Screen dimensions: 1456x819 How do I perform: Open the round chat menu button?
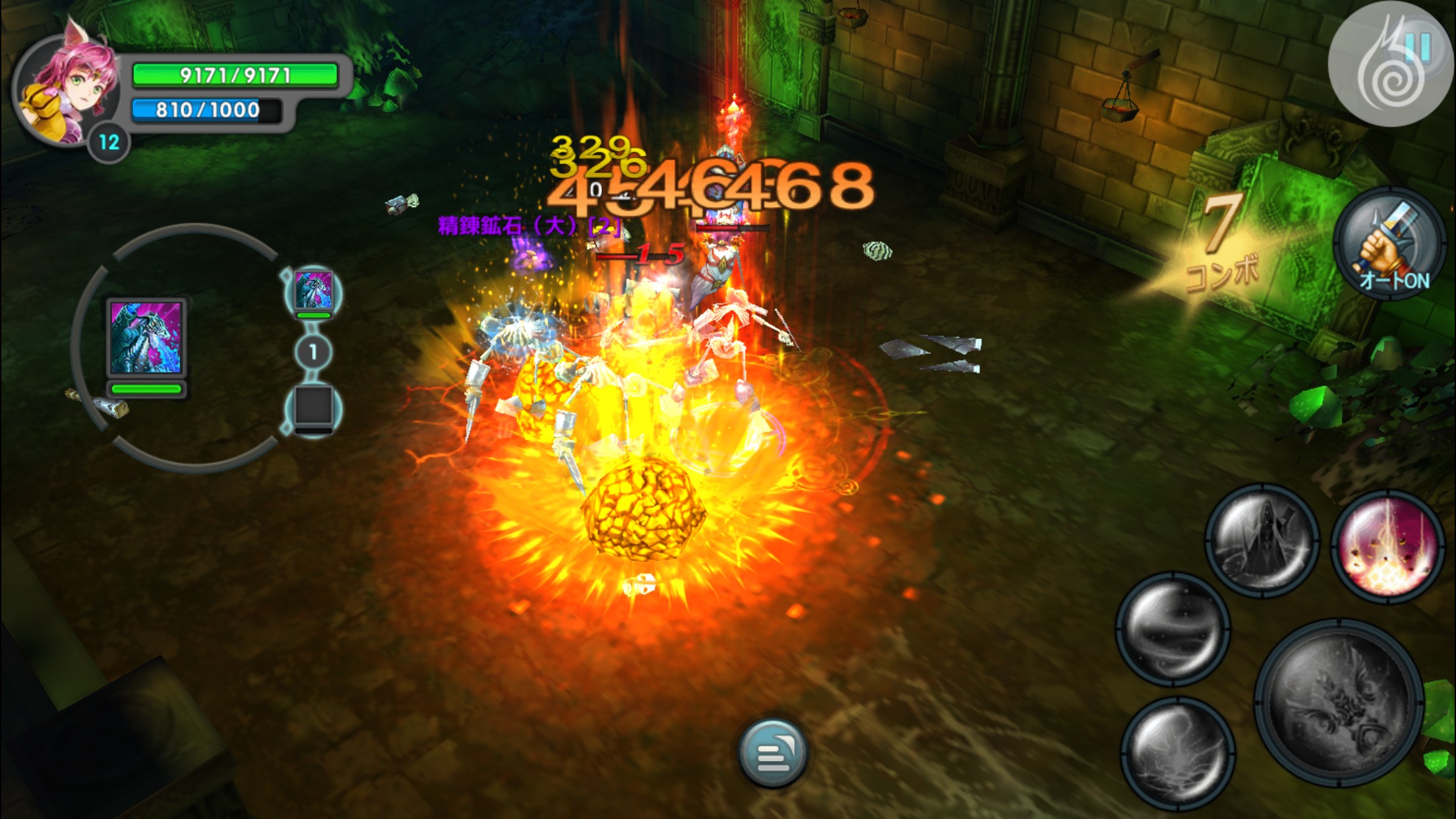[x=773, y=753]
